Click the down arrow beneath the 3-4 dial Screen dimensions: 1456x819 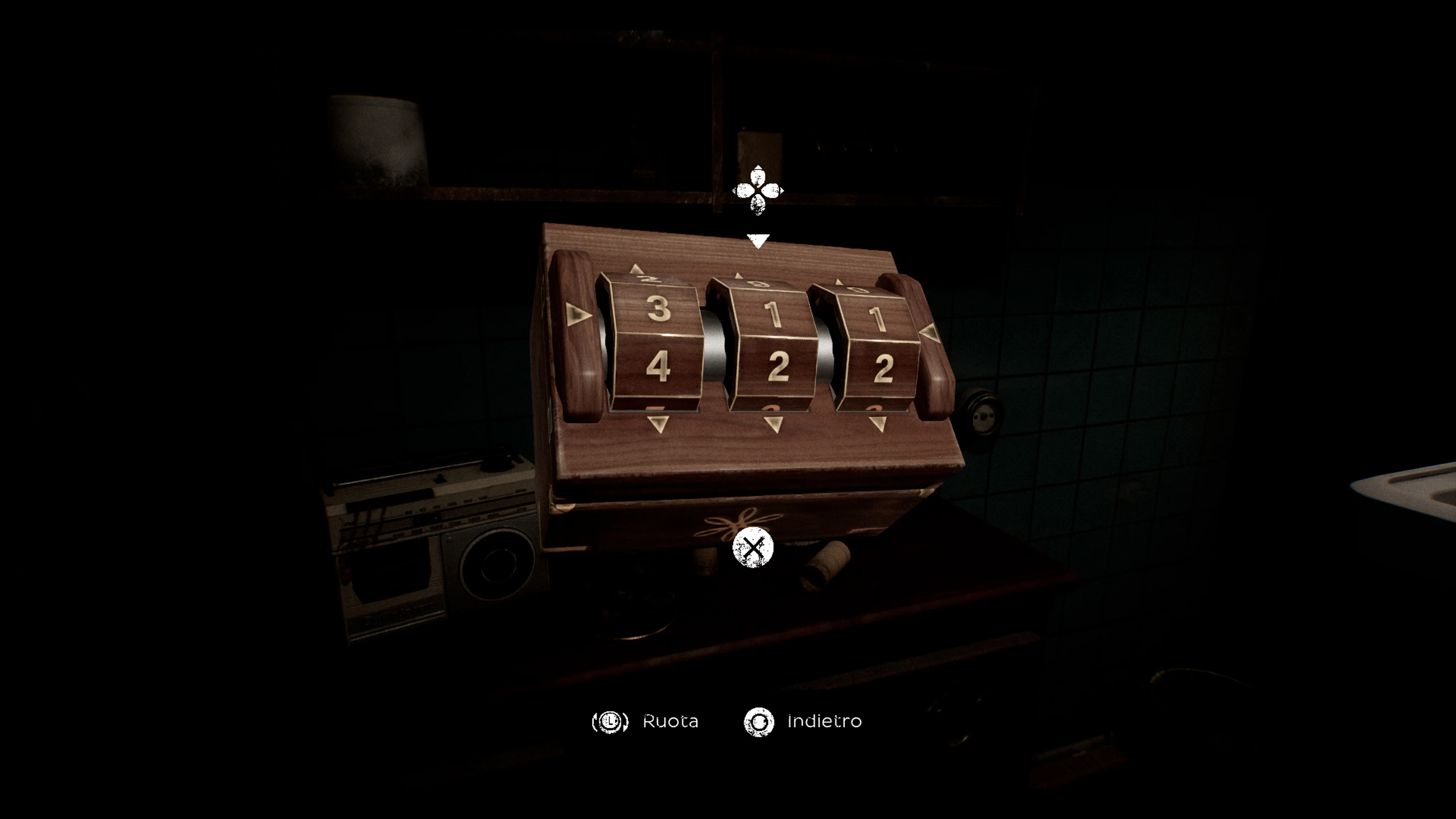(658, 424)
